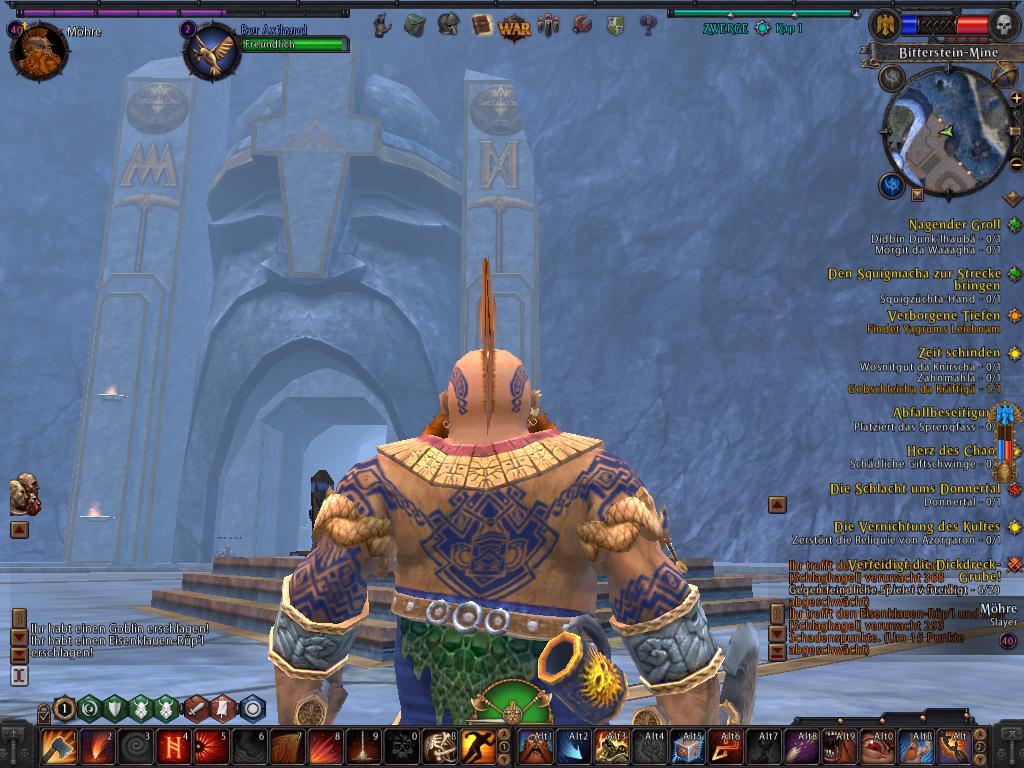The width and height of the screenshot is (1024, 768).
Task: Open the Tome of Knowledge book icon
Action: (x=482, y=25)
